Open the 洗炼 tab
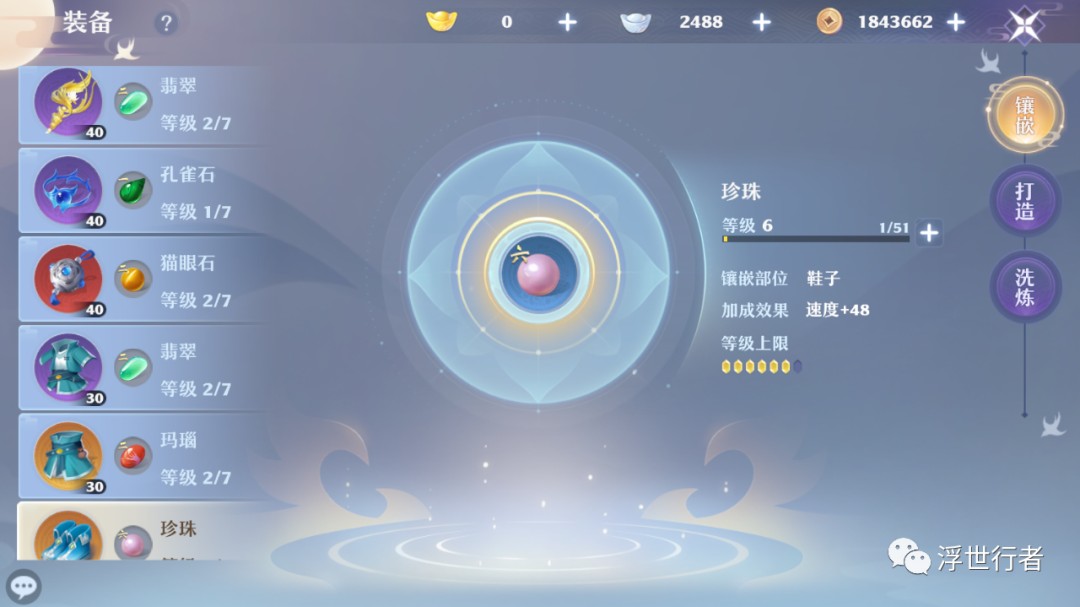Image resolution: width=1080 pixels, height=607 pixels. coord(1024,287)
